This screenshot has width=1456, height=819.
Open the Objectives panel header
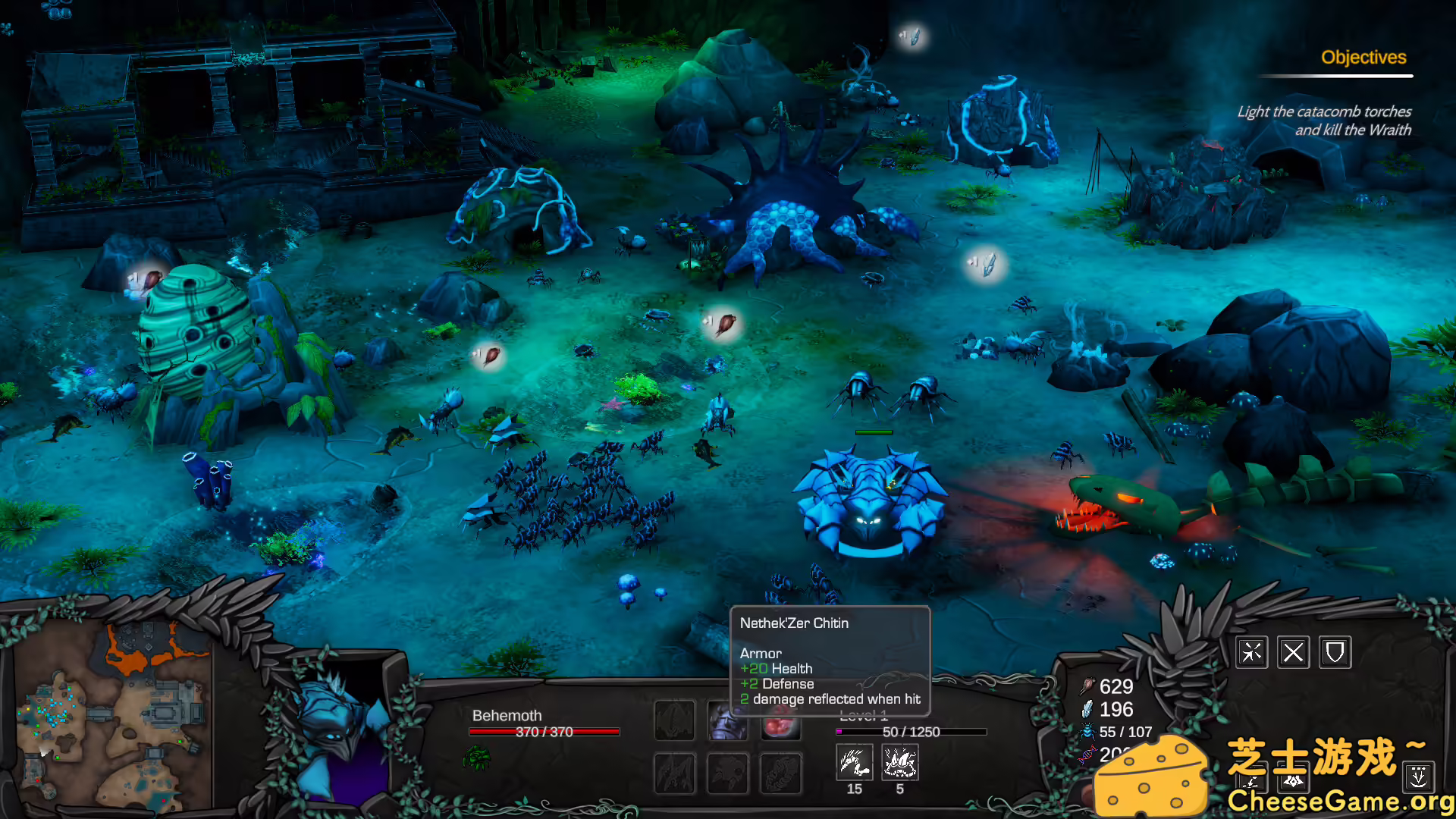coord(1363,58)
